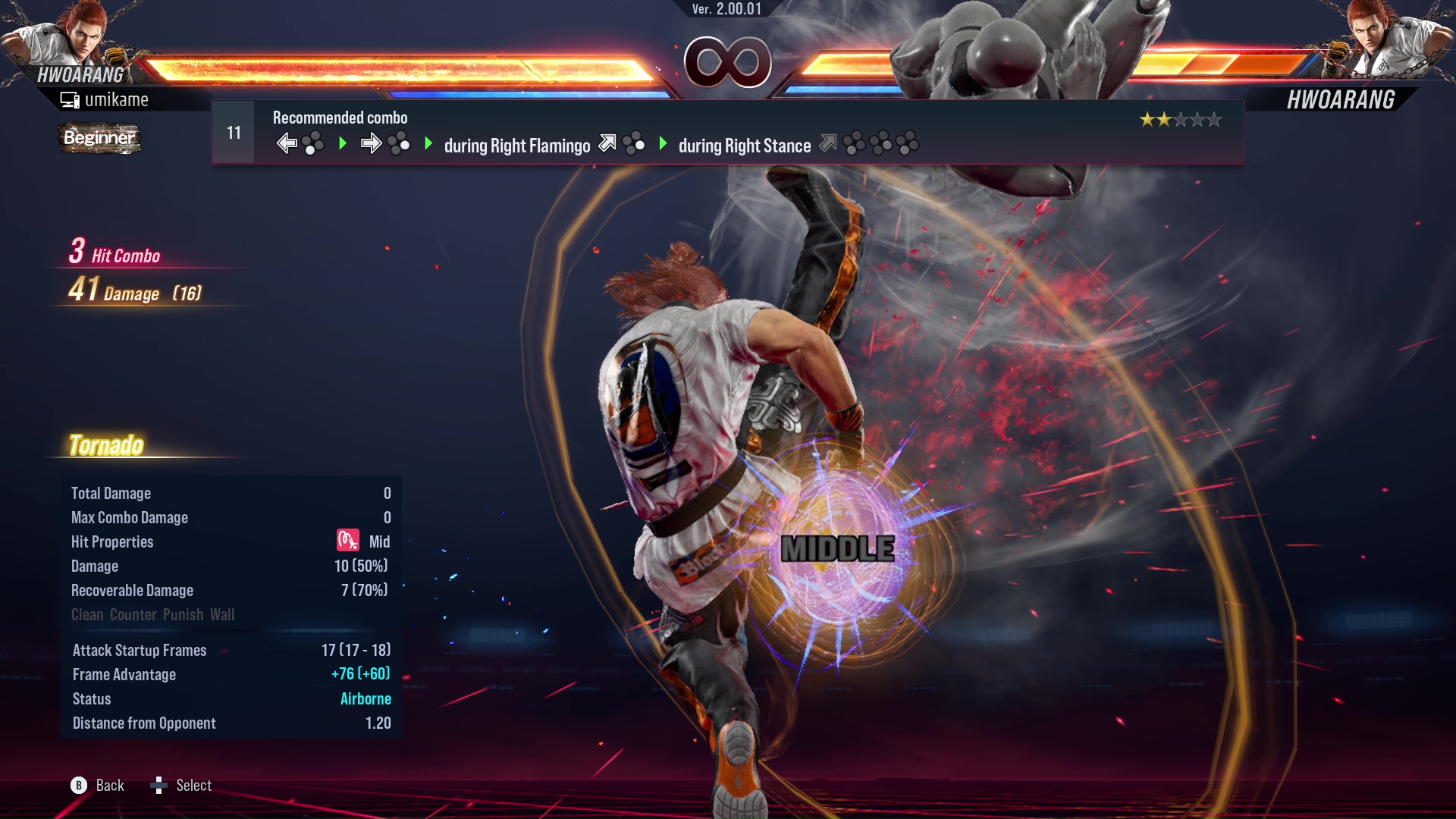Click the combo difficulty star rating
This screenshot has height=819, width=1456.
[x=1180, y=120]
